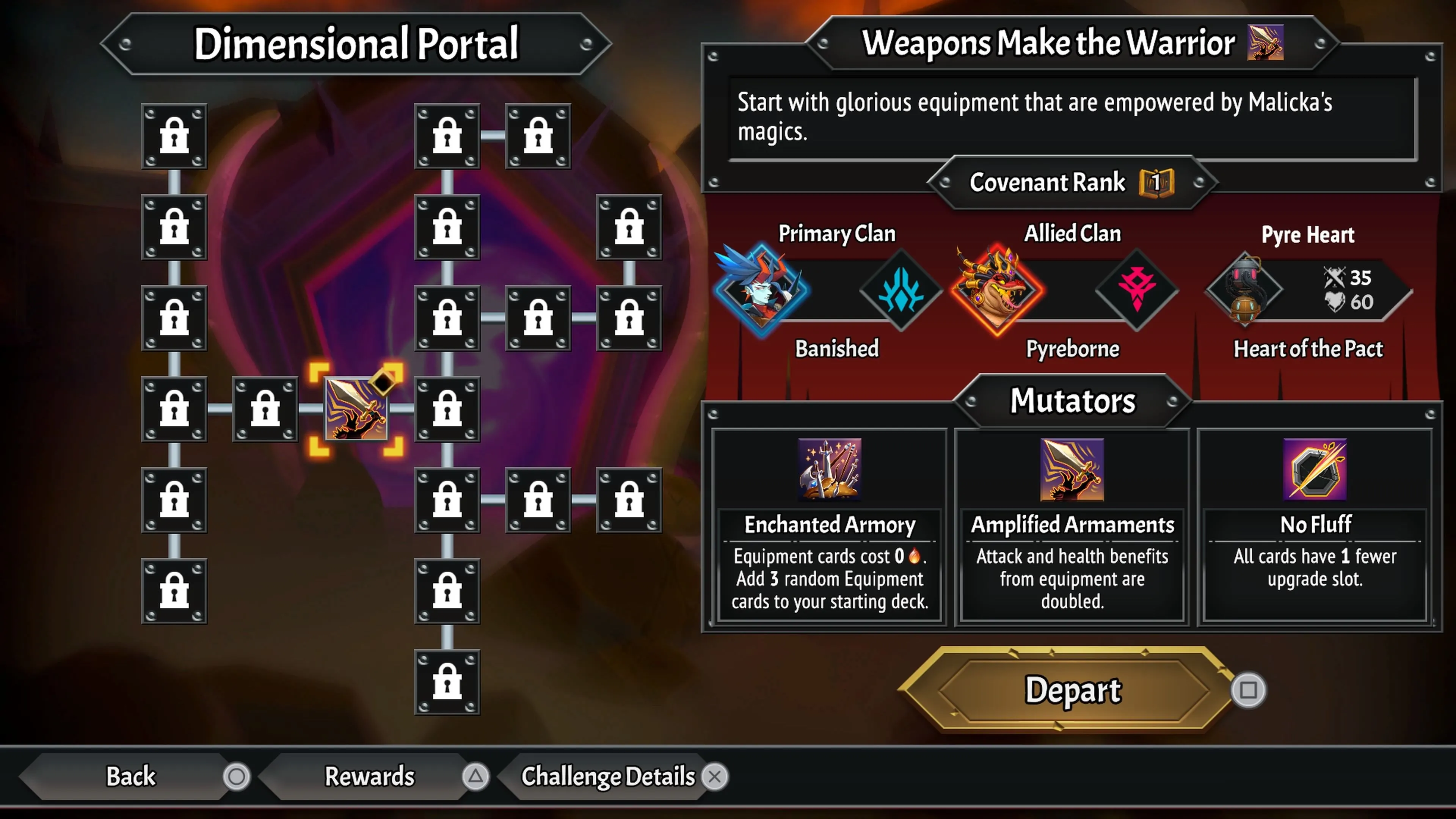Show Challenge Details
This screenshot has height=819, width=1456.
[x=608, y=776]
